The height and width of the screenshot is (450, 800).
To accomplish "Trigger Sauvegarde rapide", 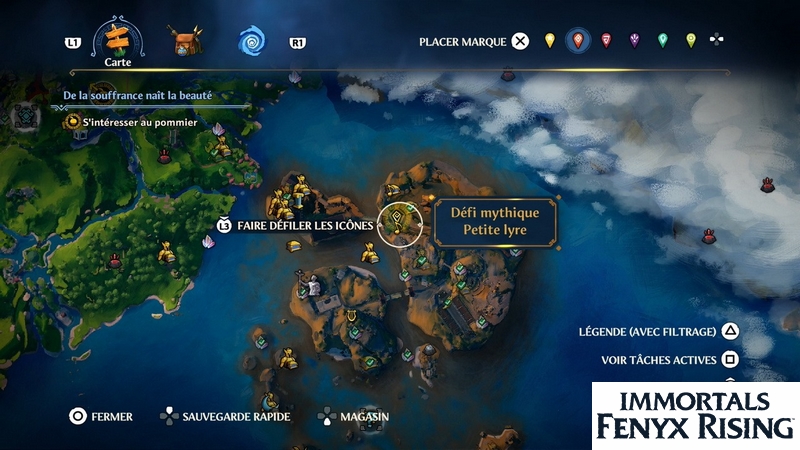I will pyautogui.click(x=236, y=416).
